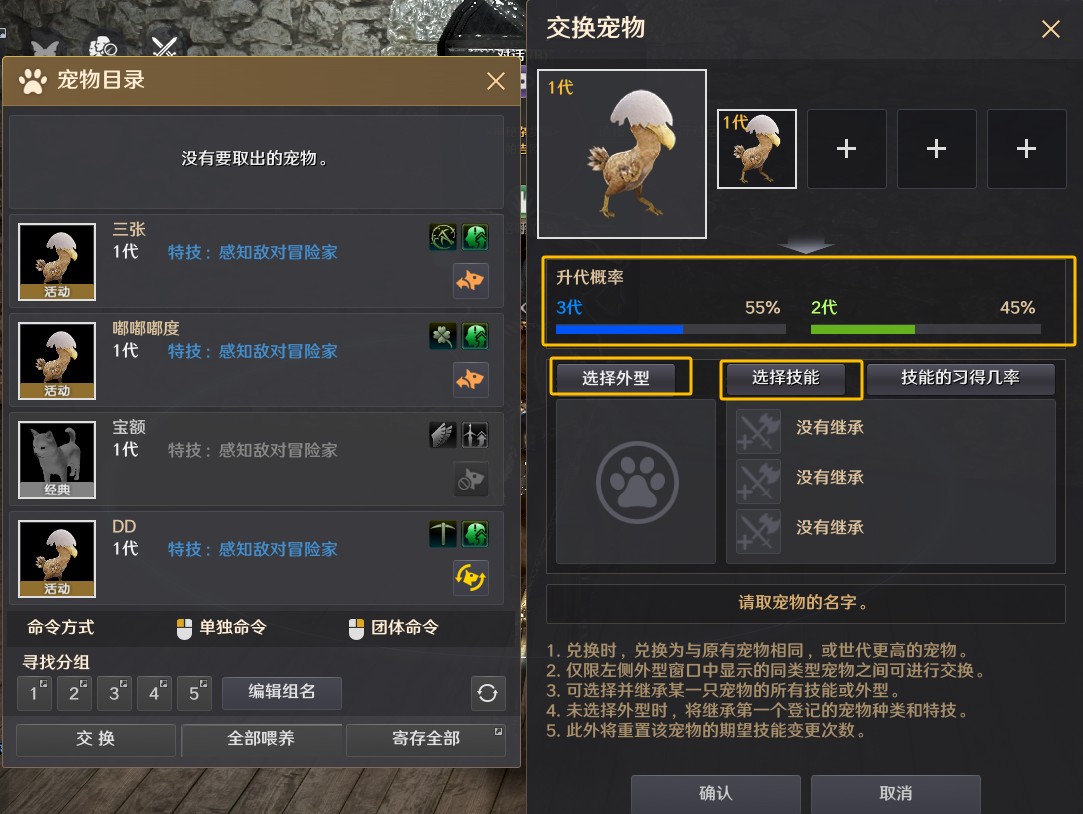Close the 宠物目录 pet list window
This screenshot has height=814, width=1083.
(x=496, y=81)
